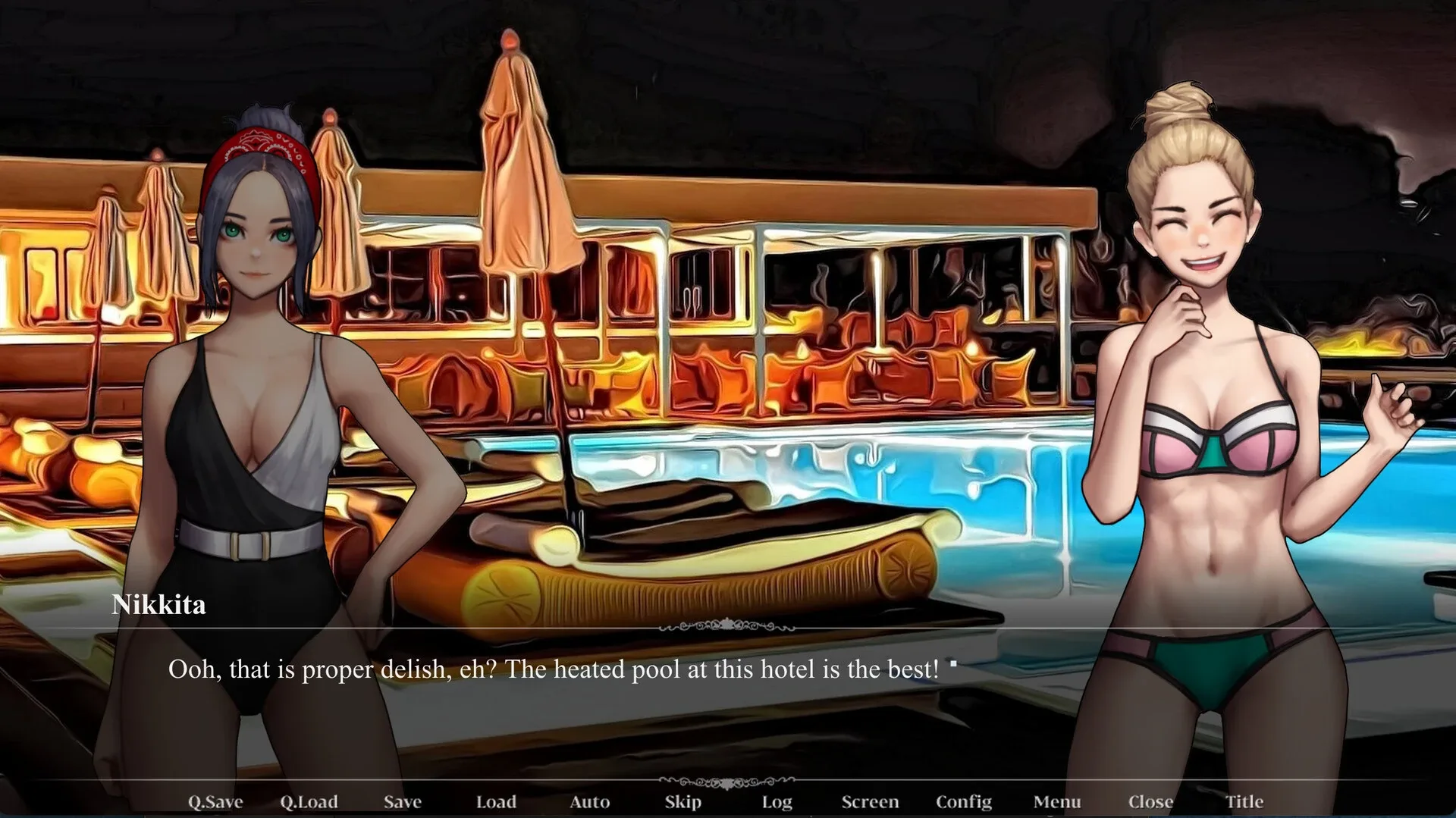Screen dimensions: 1456x818
Task: Click Screen to capture a screenshot
Action: tap(871, 801)
